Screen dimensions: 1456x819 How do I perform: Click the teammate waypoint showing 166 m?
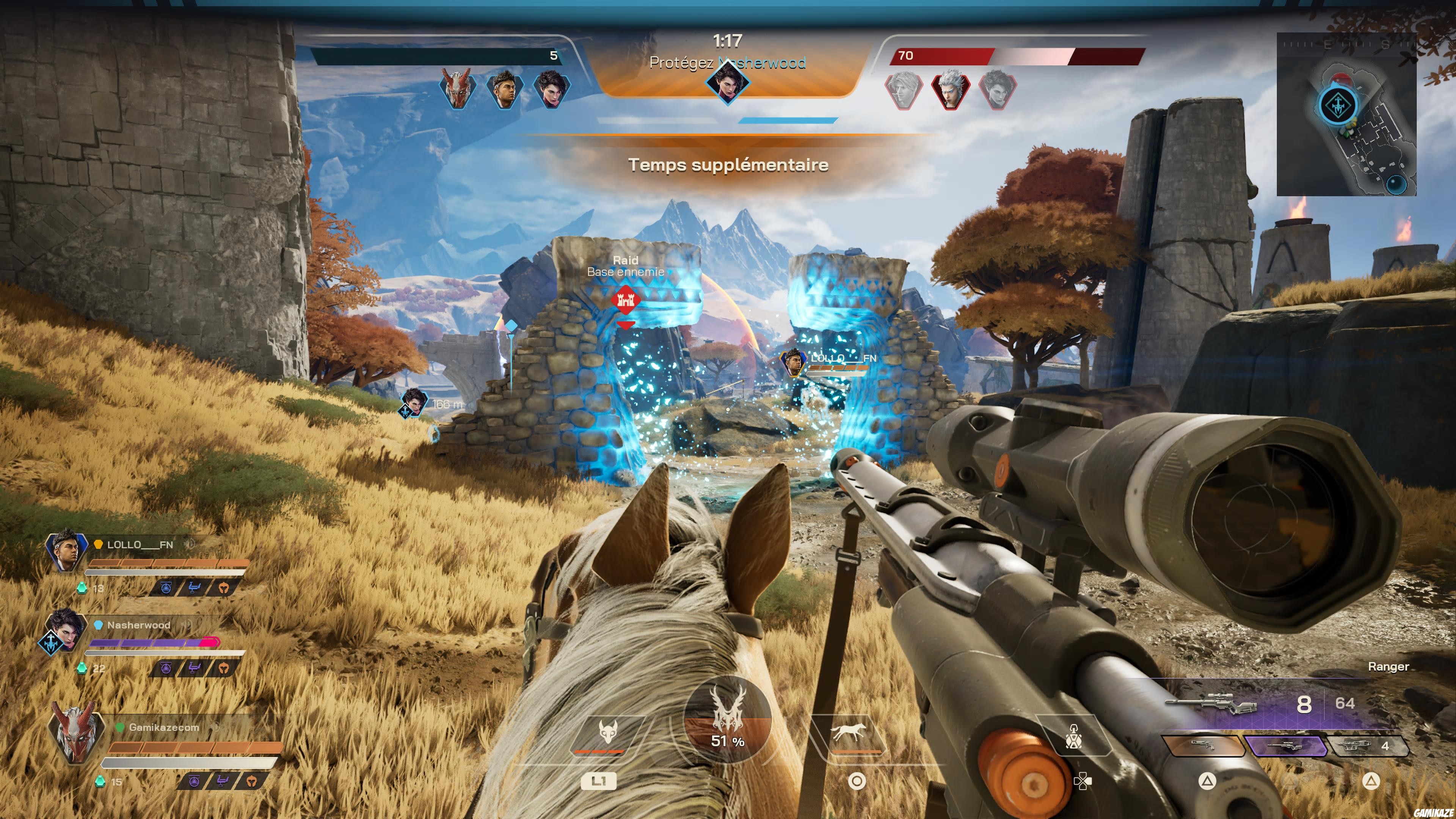(x=413, y=402)
